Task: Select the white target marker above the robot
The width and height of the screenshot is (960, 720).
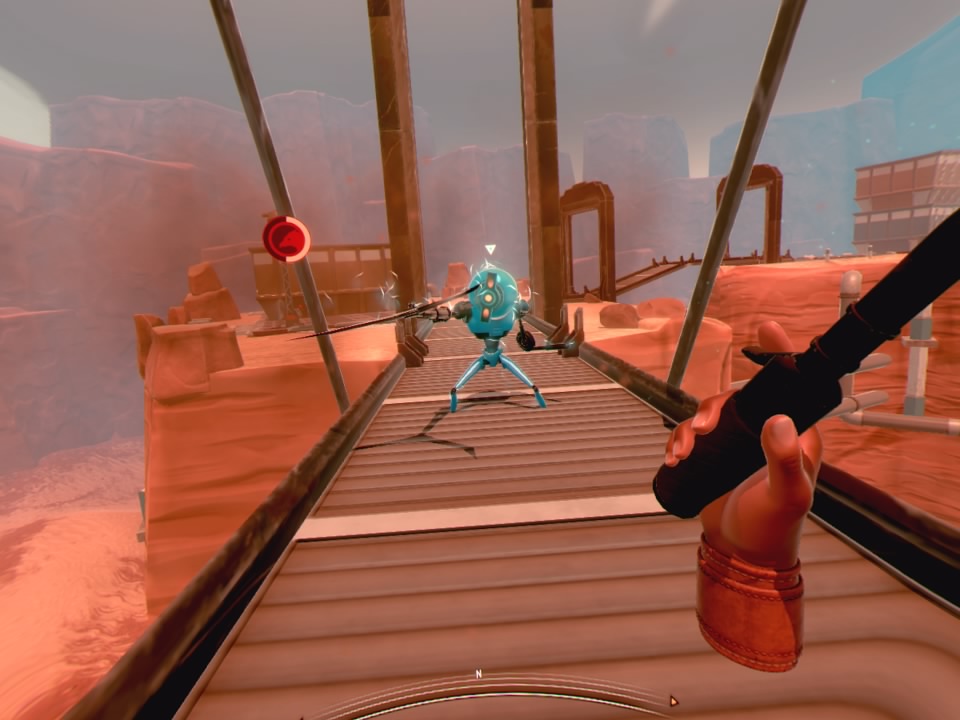Action: tap(490, 250)
